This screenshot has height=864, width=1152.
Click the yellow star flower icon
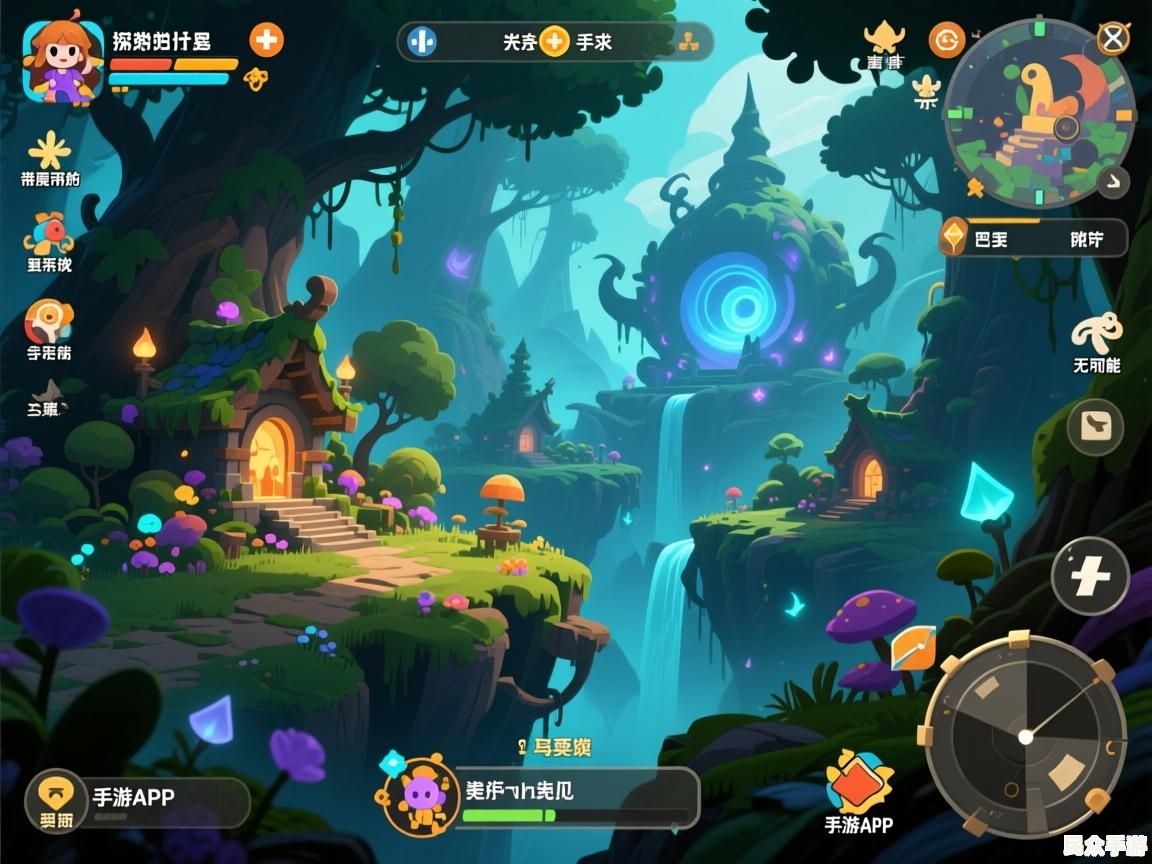tap(49, 151)
